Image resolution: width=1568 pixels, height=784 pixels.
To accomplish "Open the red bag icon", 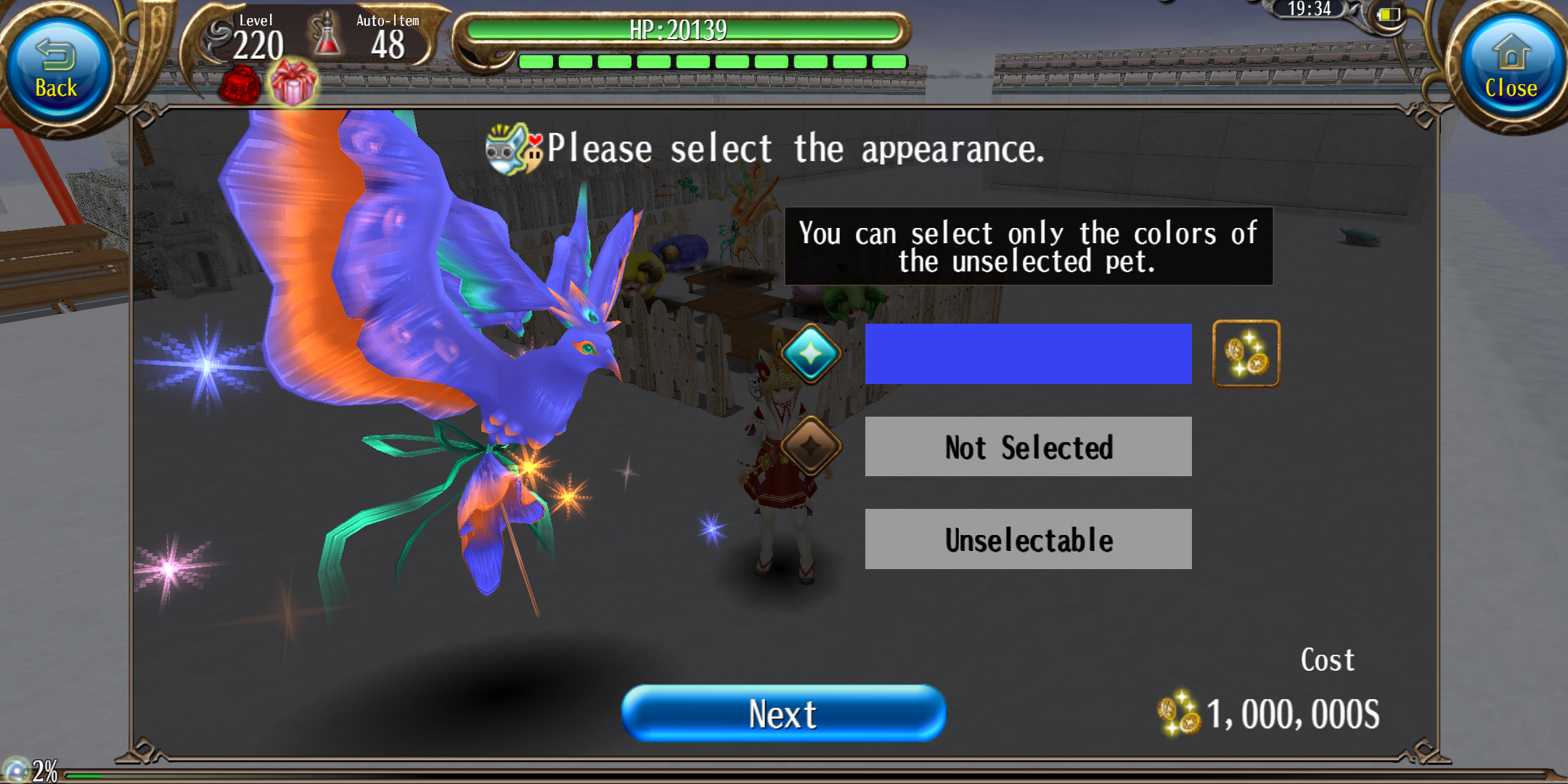I will click(x=240, y=86).
